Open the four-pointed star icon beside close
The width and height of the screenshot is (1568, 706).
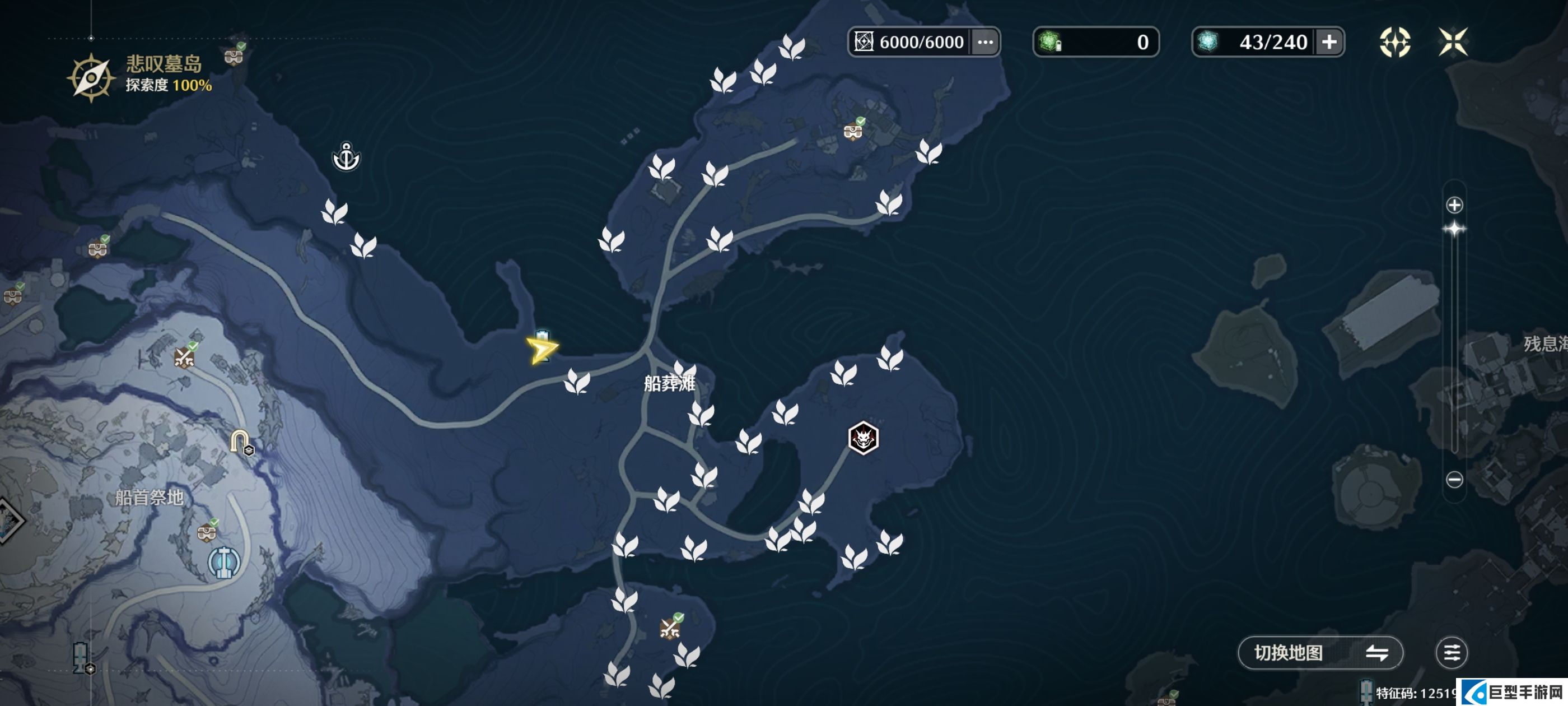pyautogui.click(x=1394, y=42)
